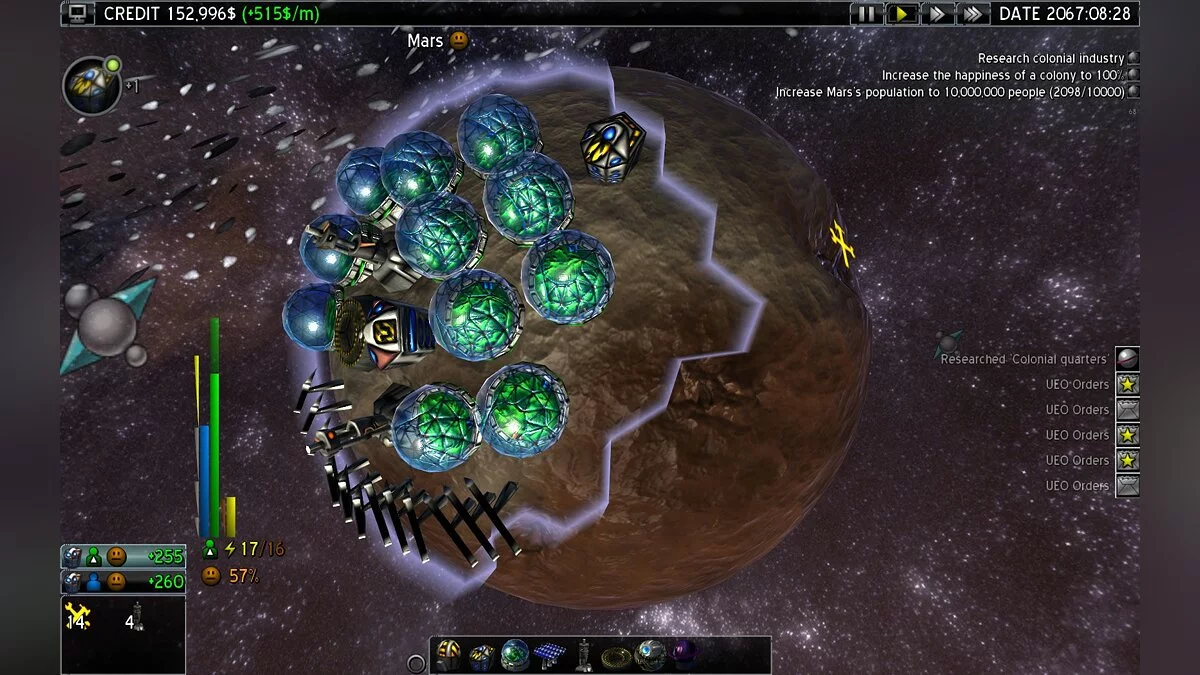This screenshot has width=1200, height=675.
Task: Click the circle button beside build bar
Action: click(416, 663)
